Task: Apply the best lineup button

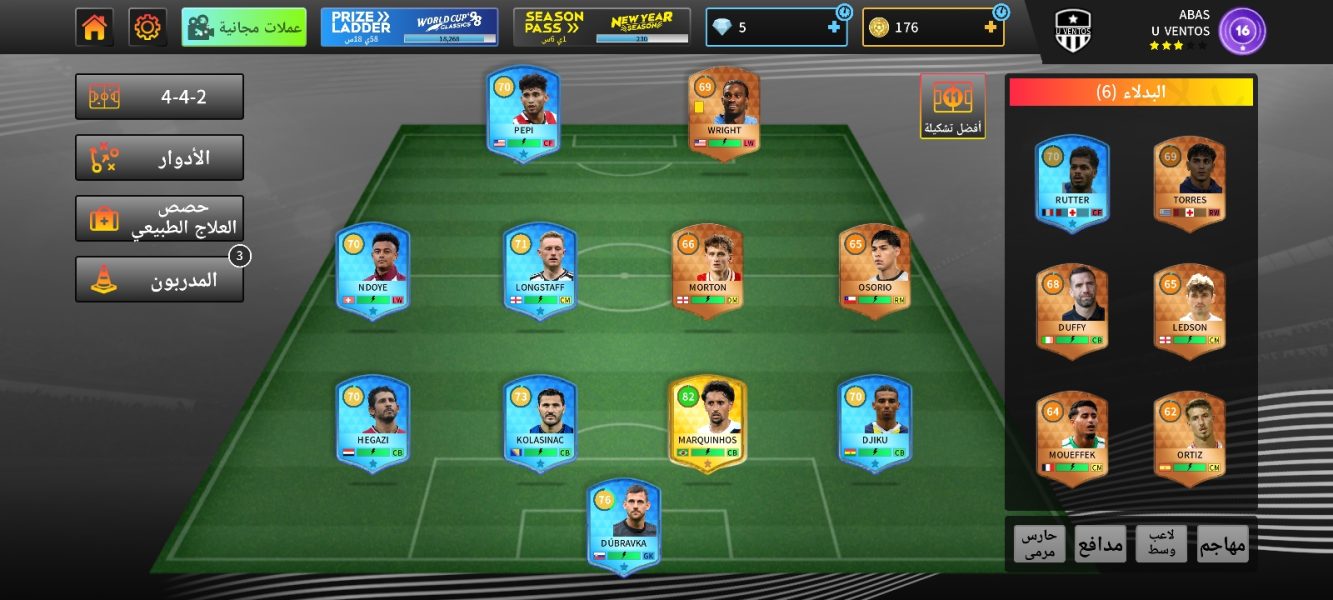Action: [x=953, y=105]
